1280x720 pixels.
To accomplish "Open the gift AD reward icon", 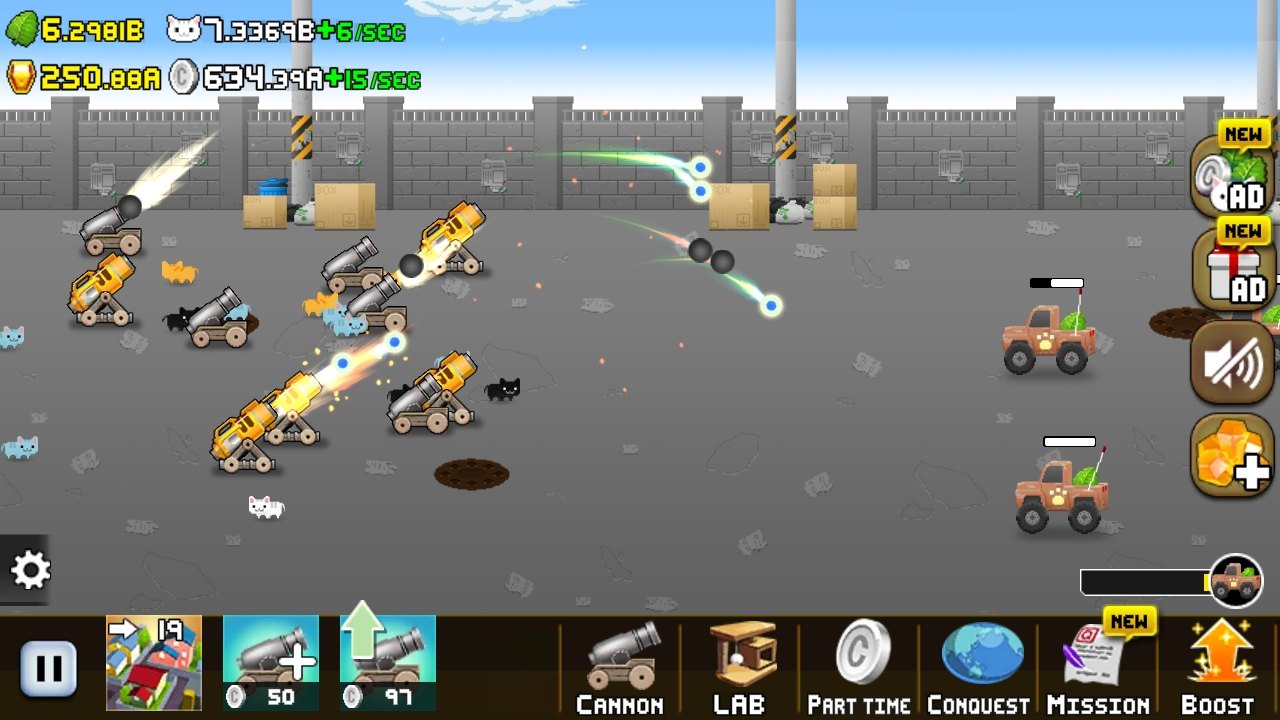I will pyautogui.click(x=1232, y=270).
